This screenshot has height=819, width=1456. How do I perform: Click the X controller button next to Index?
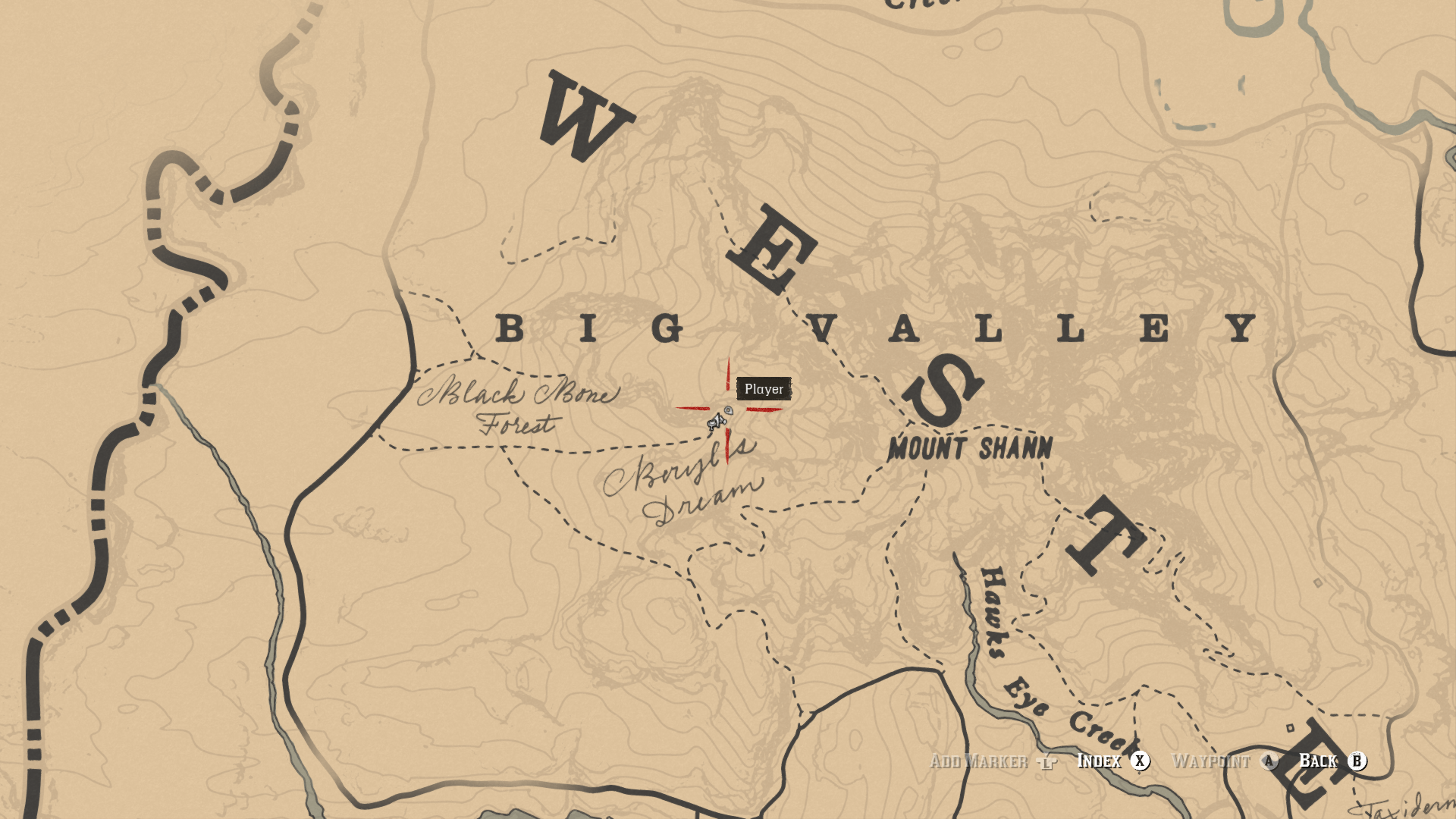point(1140,761)
